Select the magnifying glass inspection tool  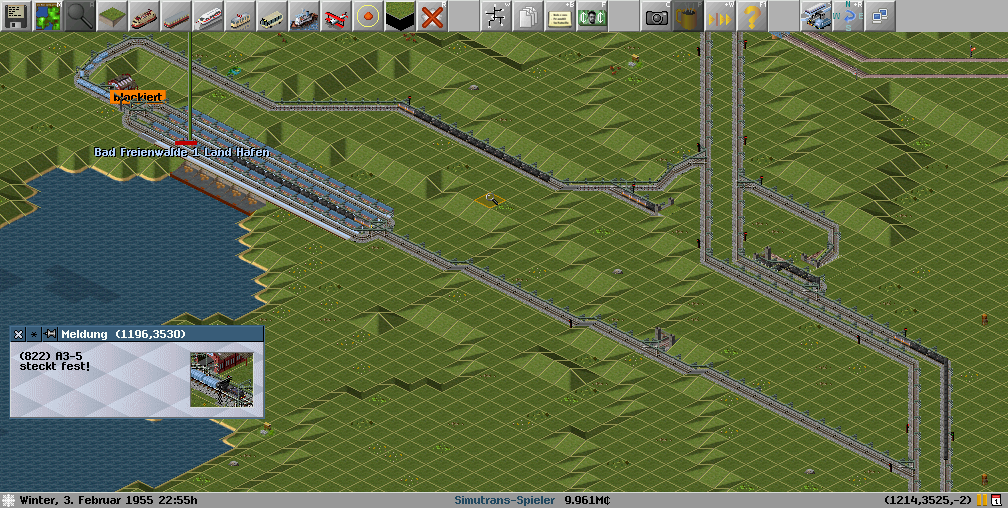pyautogui.click(x=80, y=16)
